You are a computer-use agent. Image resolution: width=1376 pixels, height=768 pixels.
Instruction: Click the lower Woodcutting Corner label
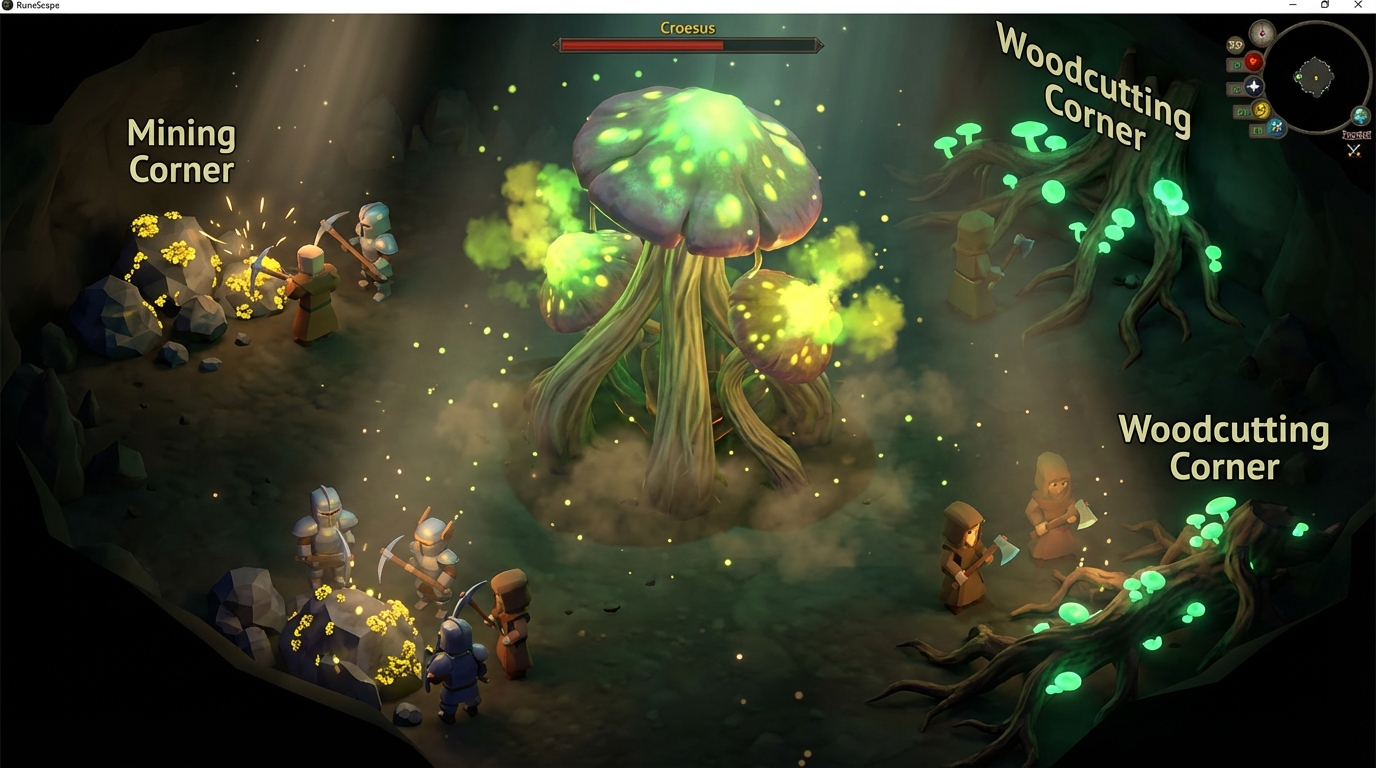point(1224,447)
